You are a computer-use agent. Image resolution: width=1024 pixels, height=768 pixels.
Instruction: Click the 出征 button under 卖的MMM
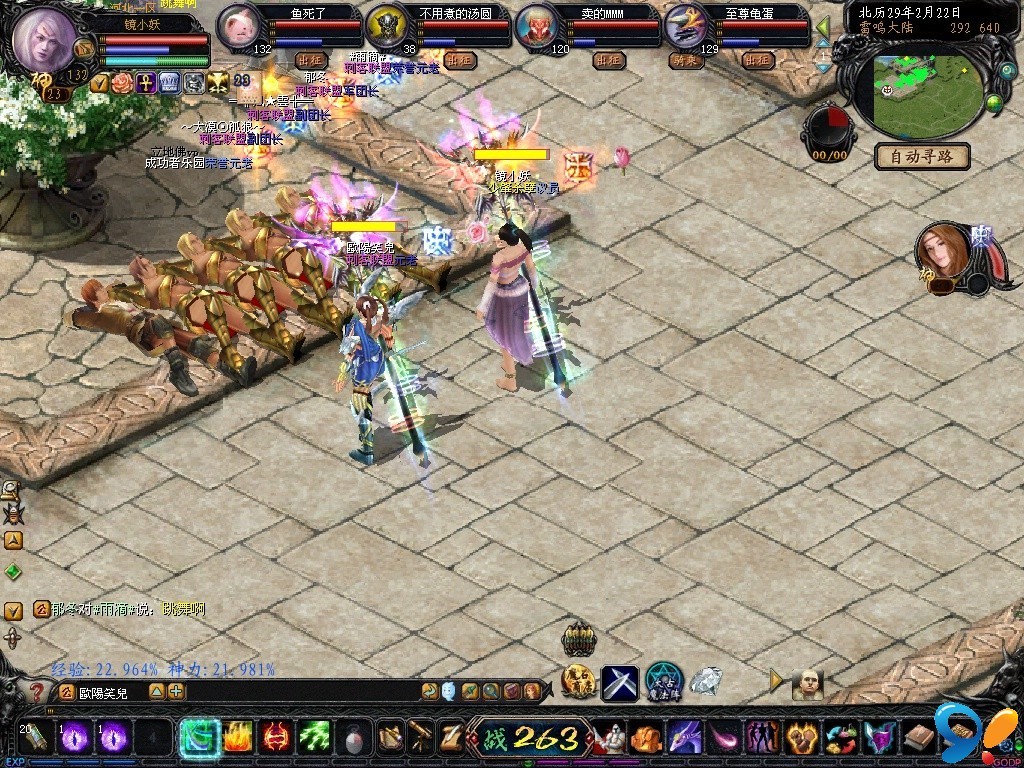pyautogui.click(x=609, y=60)
